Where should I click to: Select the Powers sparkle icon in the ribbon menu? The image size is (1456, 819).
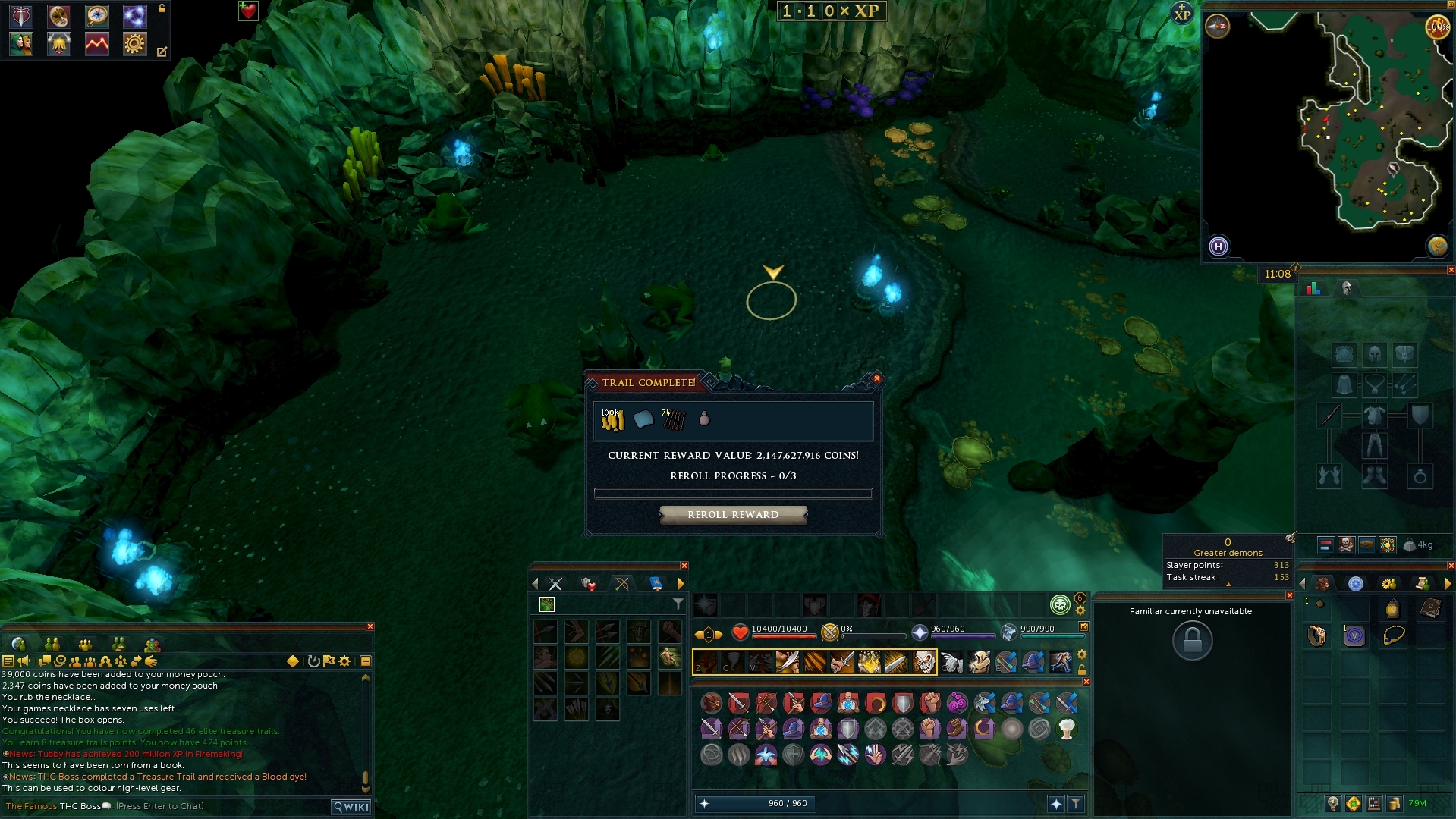(x=134, y=15)
